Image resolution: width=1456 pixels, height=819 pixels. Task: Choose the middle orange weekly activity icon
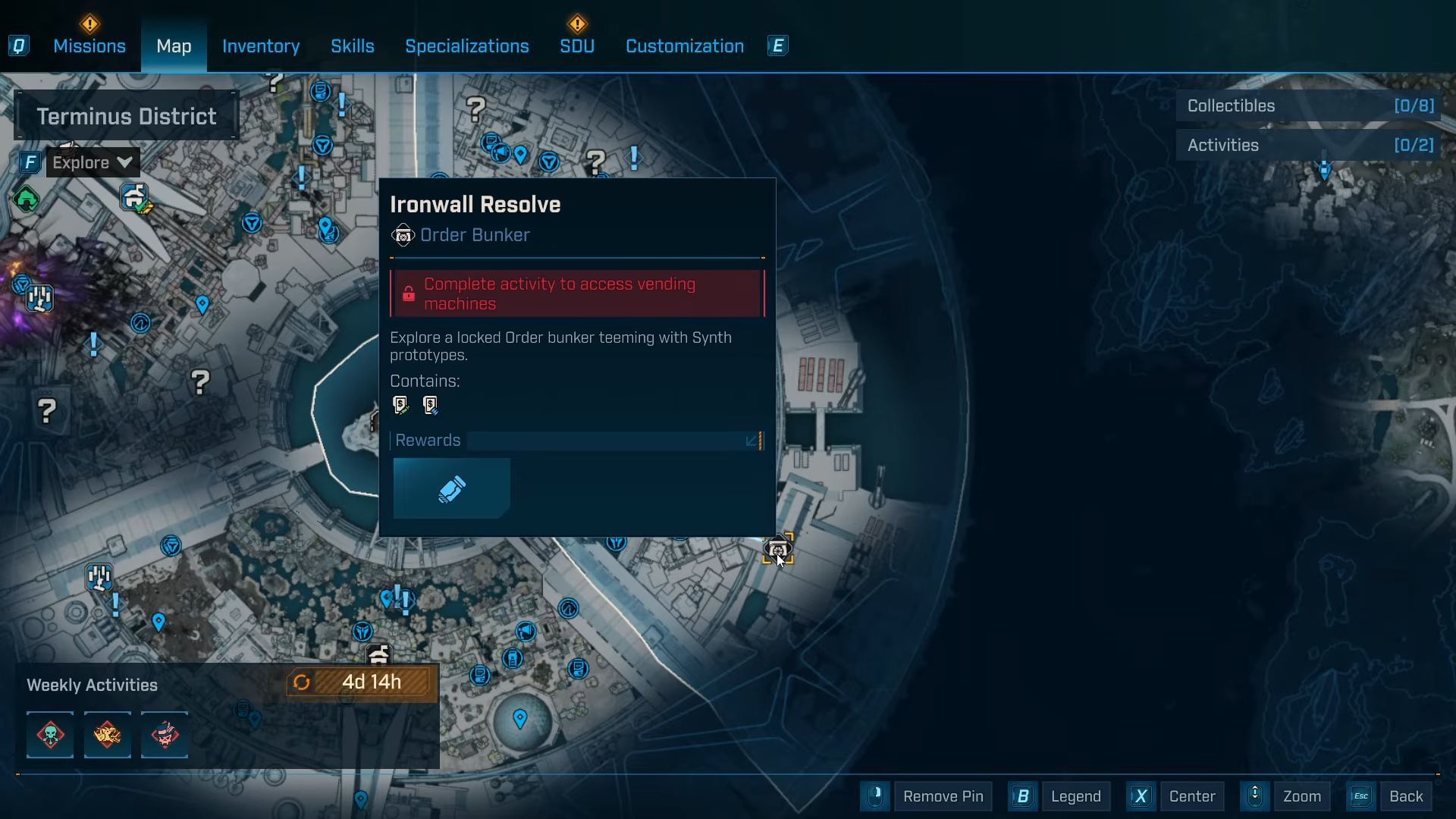[108, 735]
